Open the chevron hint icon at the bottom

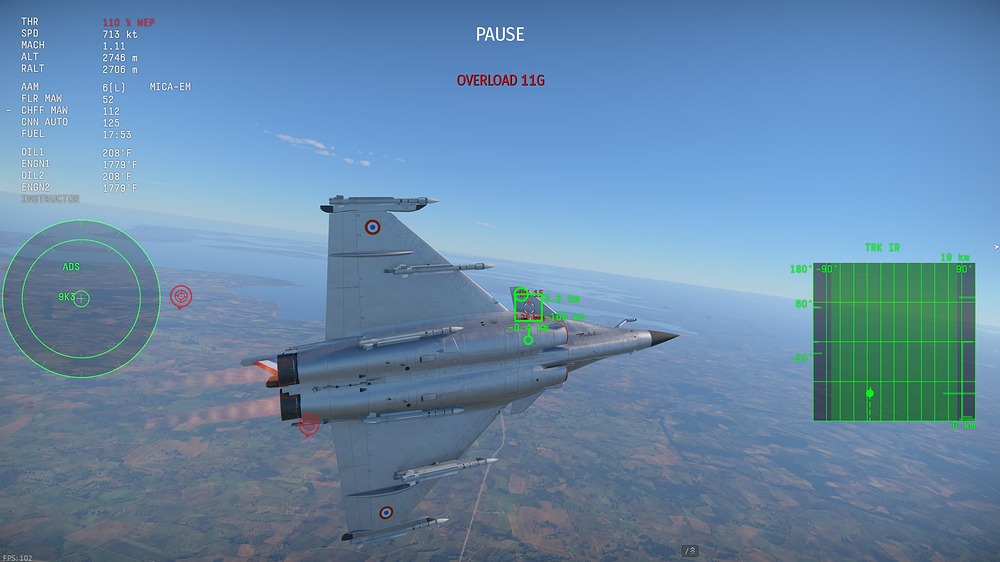tap(690, 551)
